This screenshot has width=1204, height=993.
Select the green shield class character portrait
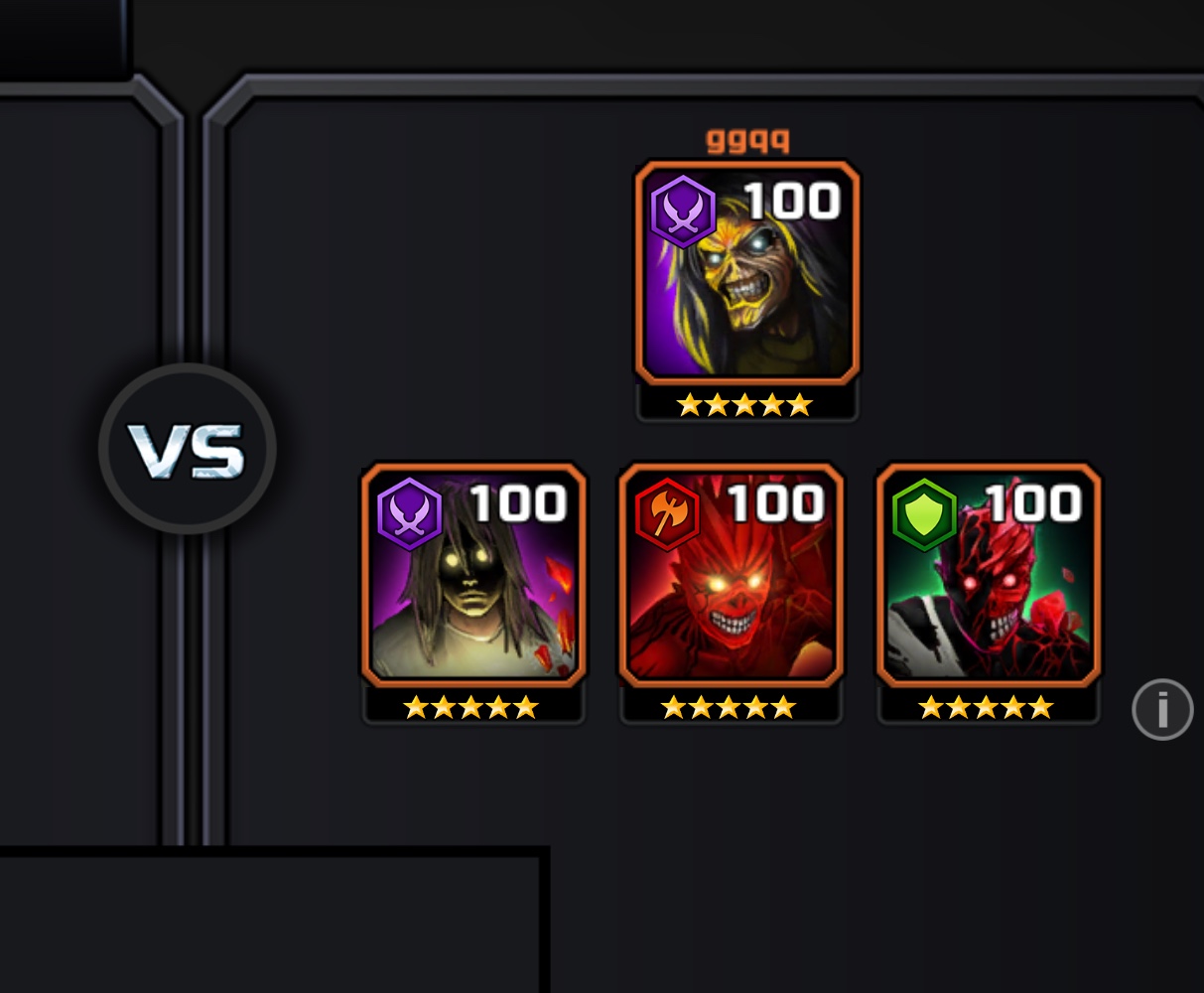(x=988, y=575)
